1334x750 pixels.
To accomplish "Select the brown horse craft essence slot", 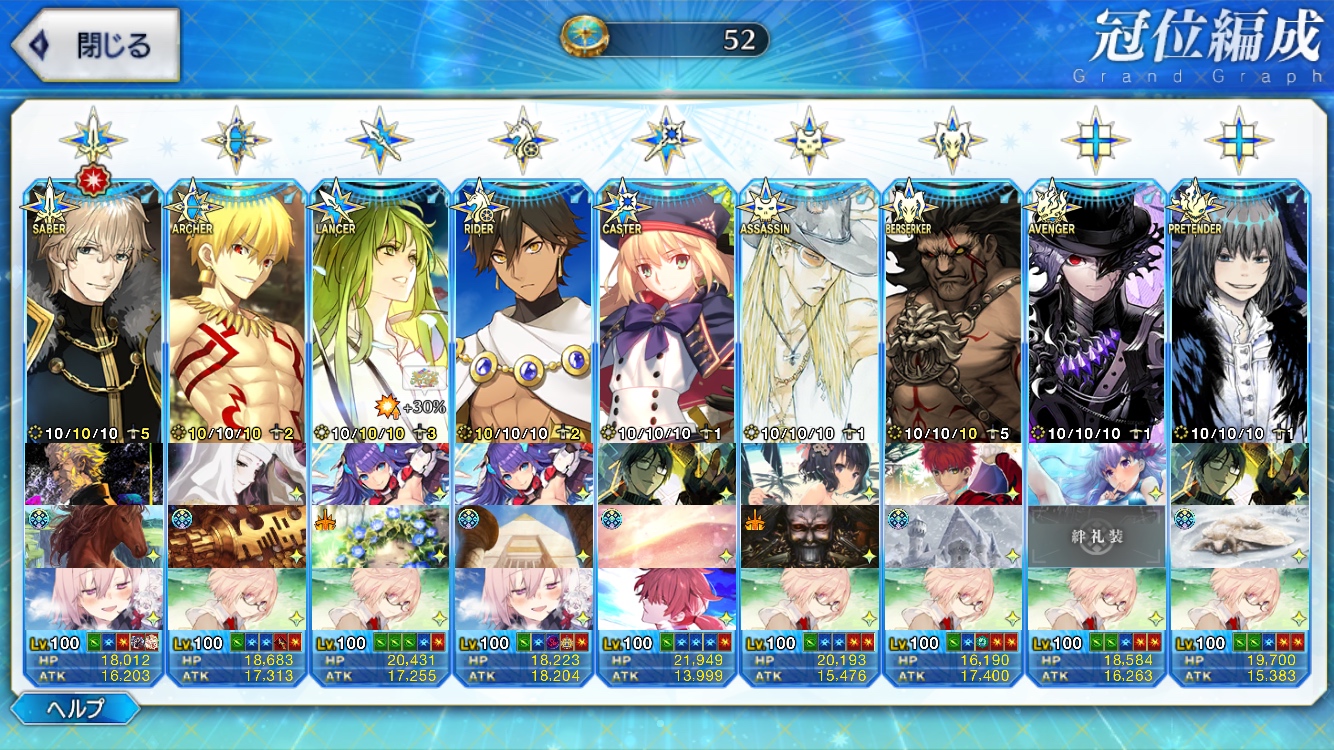I will point(93,537).
